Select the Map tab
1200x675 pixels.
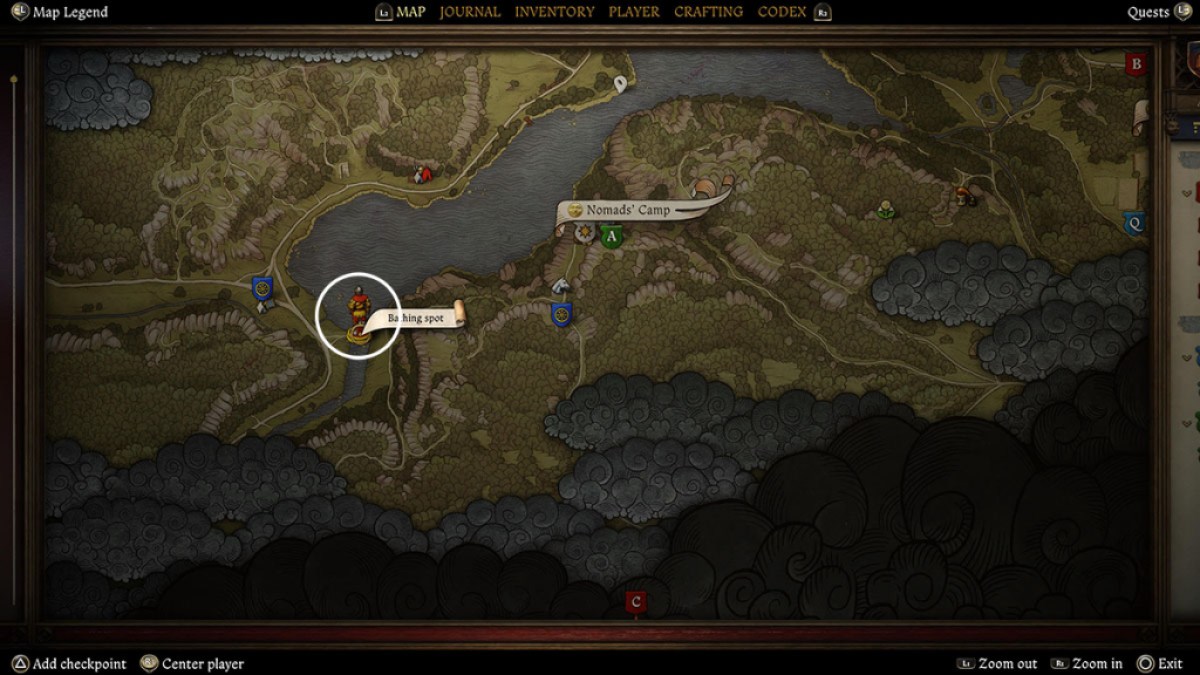click(410, 12)
